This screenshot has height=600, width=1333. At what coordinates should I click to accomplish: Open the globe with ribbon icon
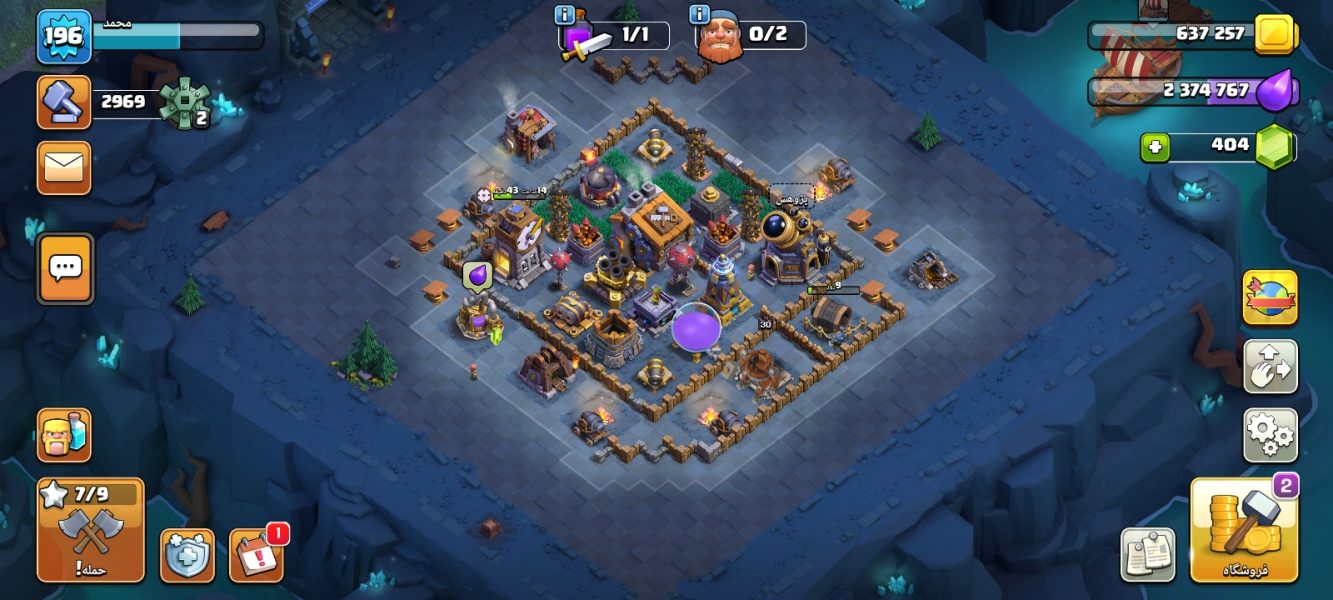click(x=1270, y=297)
